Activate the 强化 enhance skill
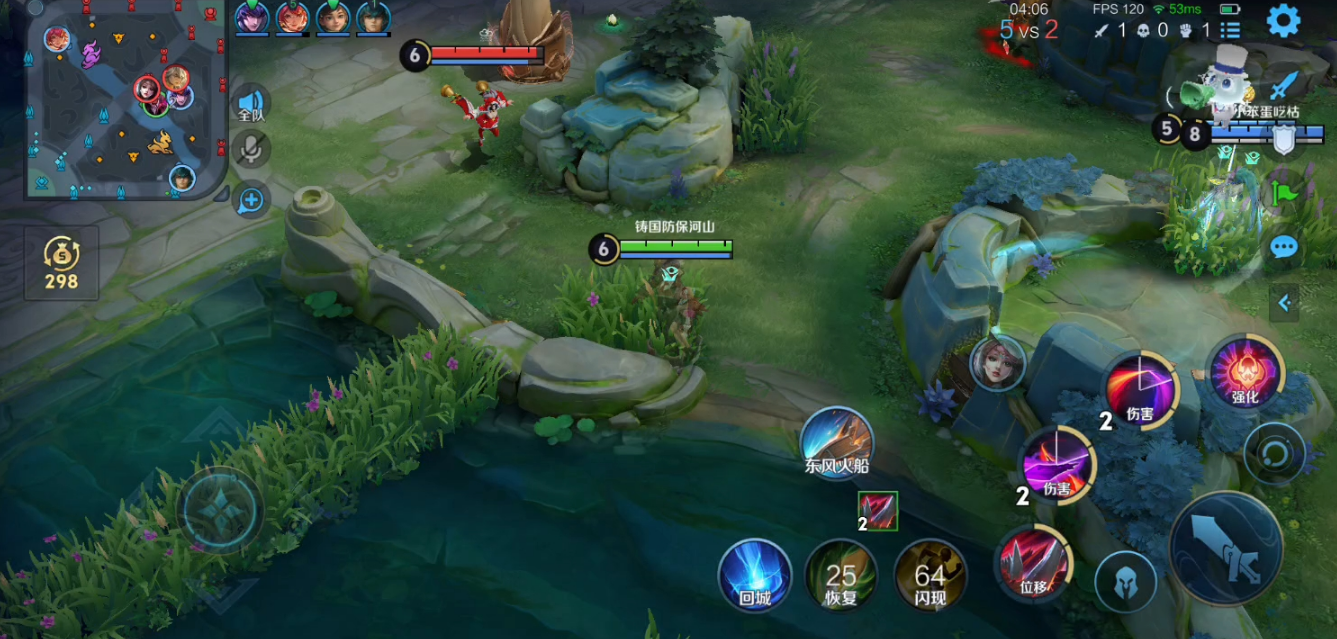This screenshot has width=1337, height=639. (1244, 372)
